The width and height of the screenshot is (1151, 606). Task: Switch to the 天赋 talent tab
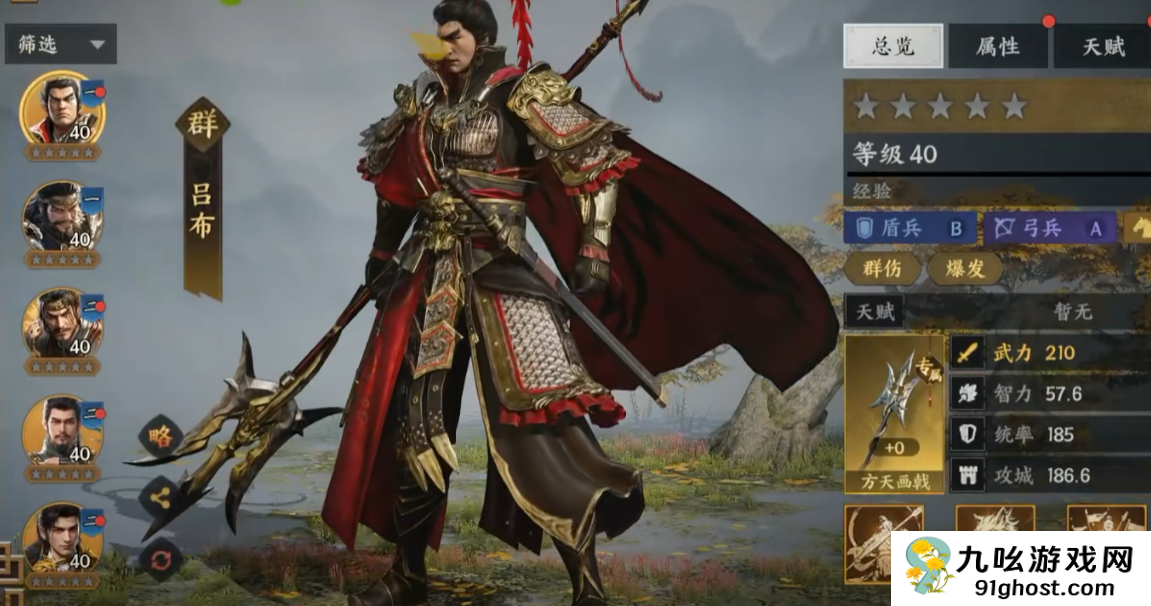[x=1103, y=47]
